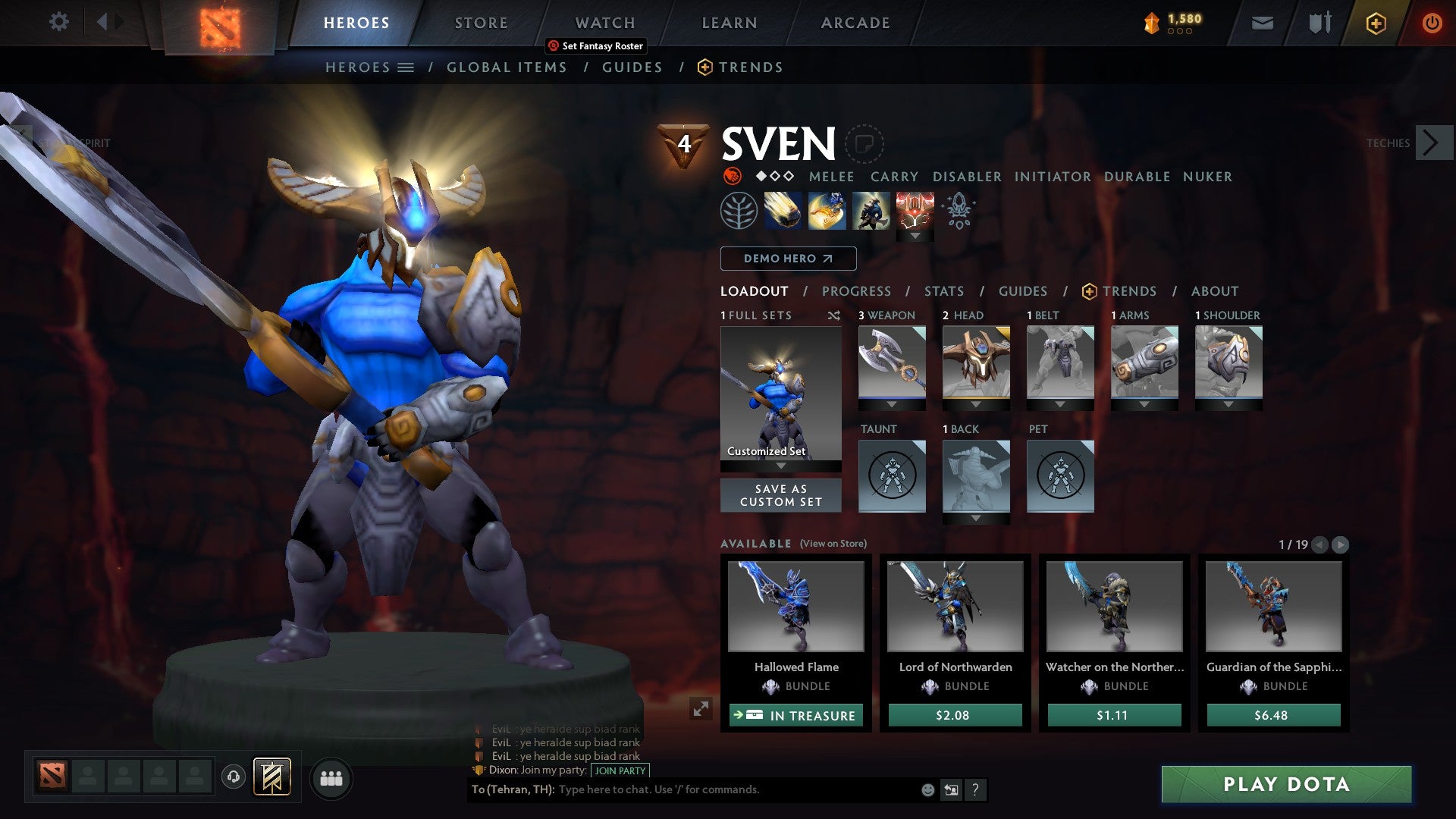Select Sven's Storm Hammer ability icon

pos(782,210)
